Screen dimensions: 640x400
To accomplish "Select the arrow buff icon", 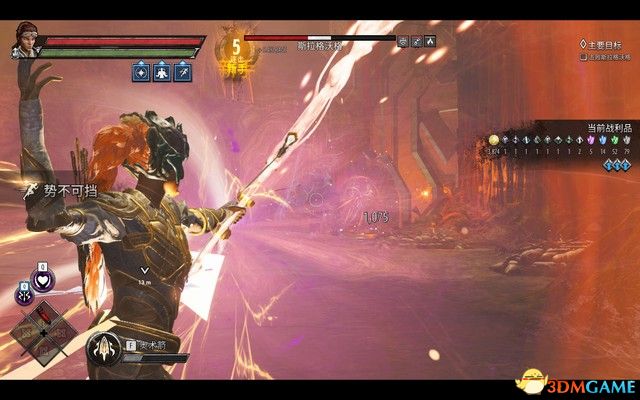I will click(x=183, y=73).
